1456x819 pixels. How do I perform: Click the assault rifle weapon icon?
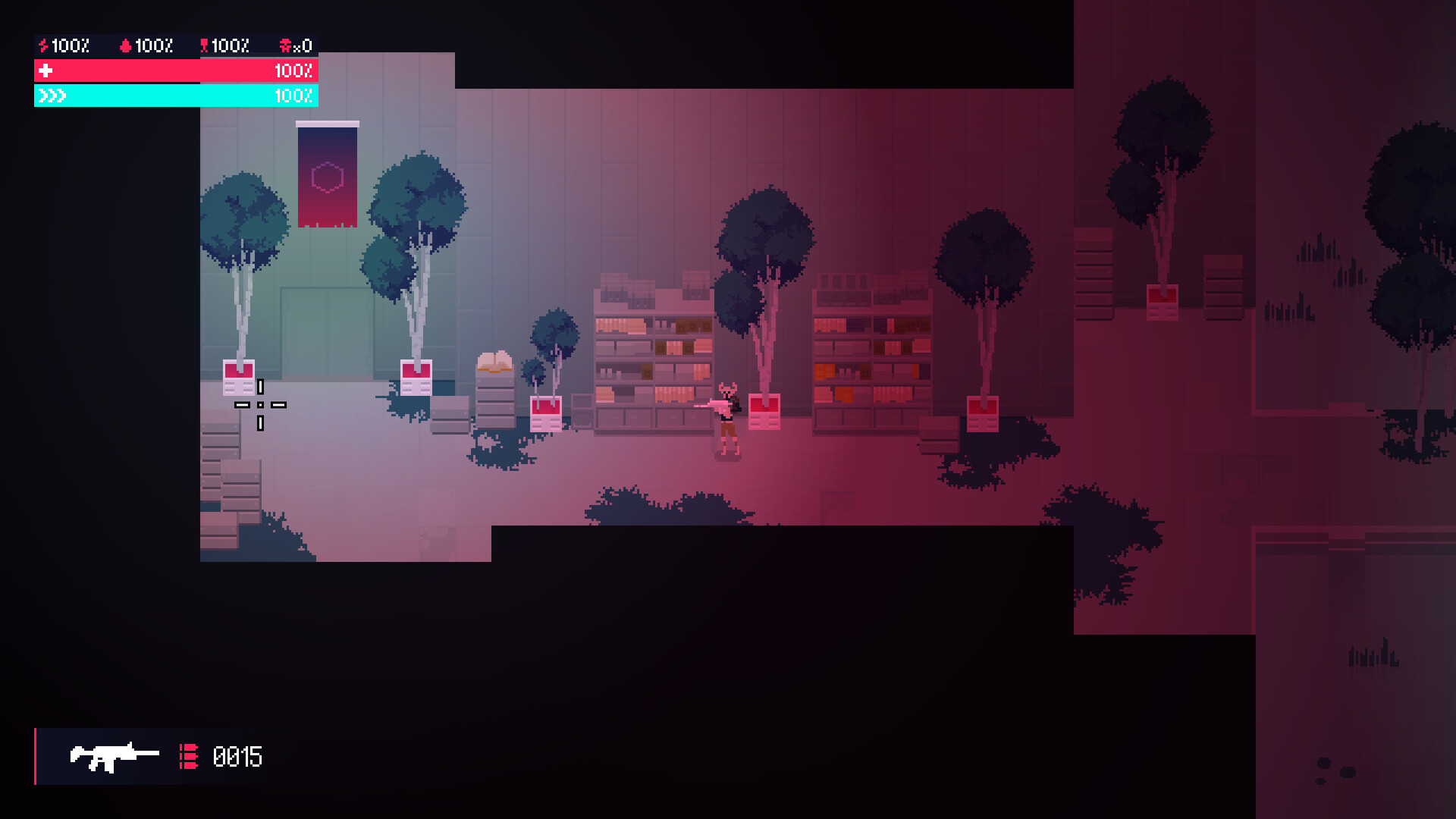(114, 756)
